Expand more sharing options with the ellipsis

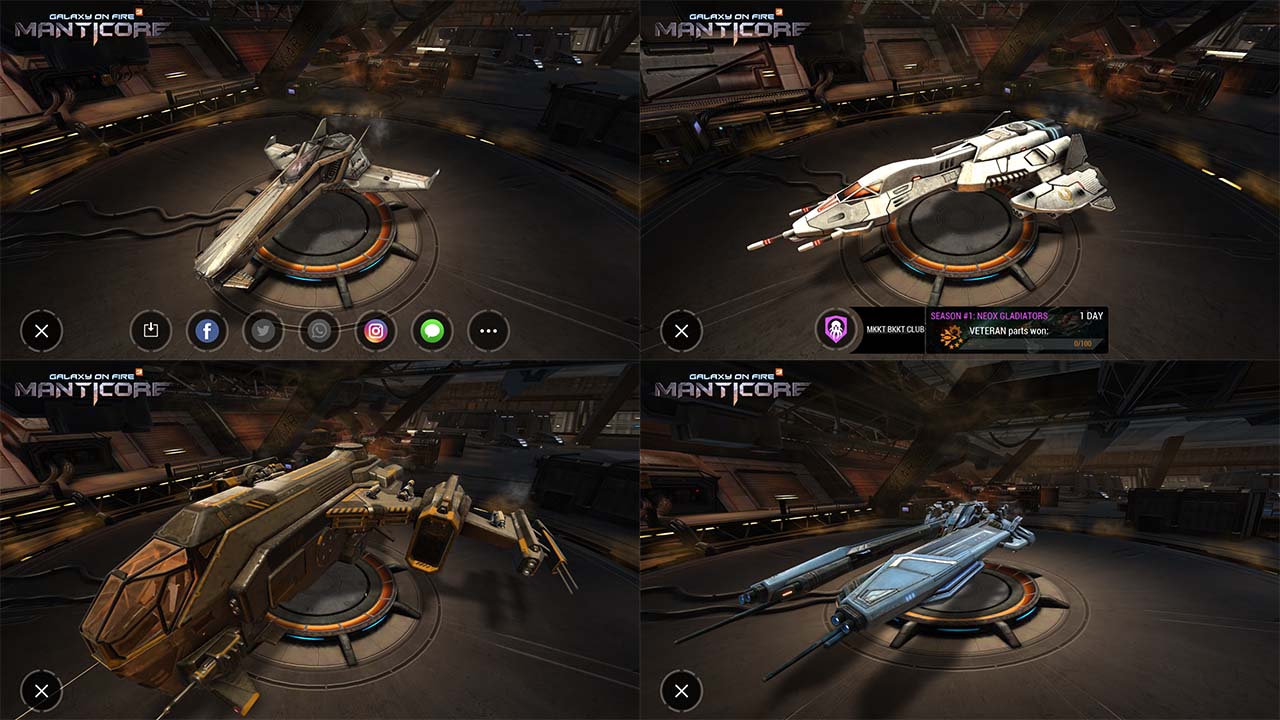(487, 331)
